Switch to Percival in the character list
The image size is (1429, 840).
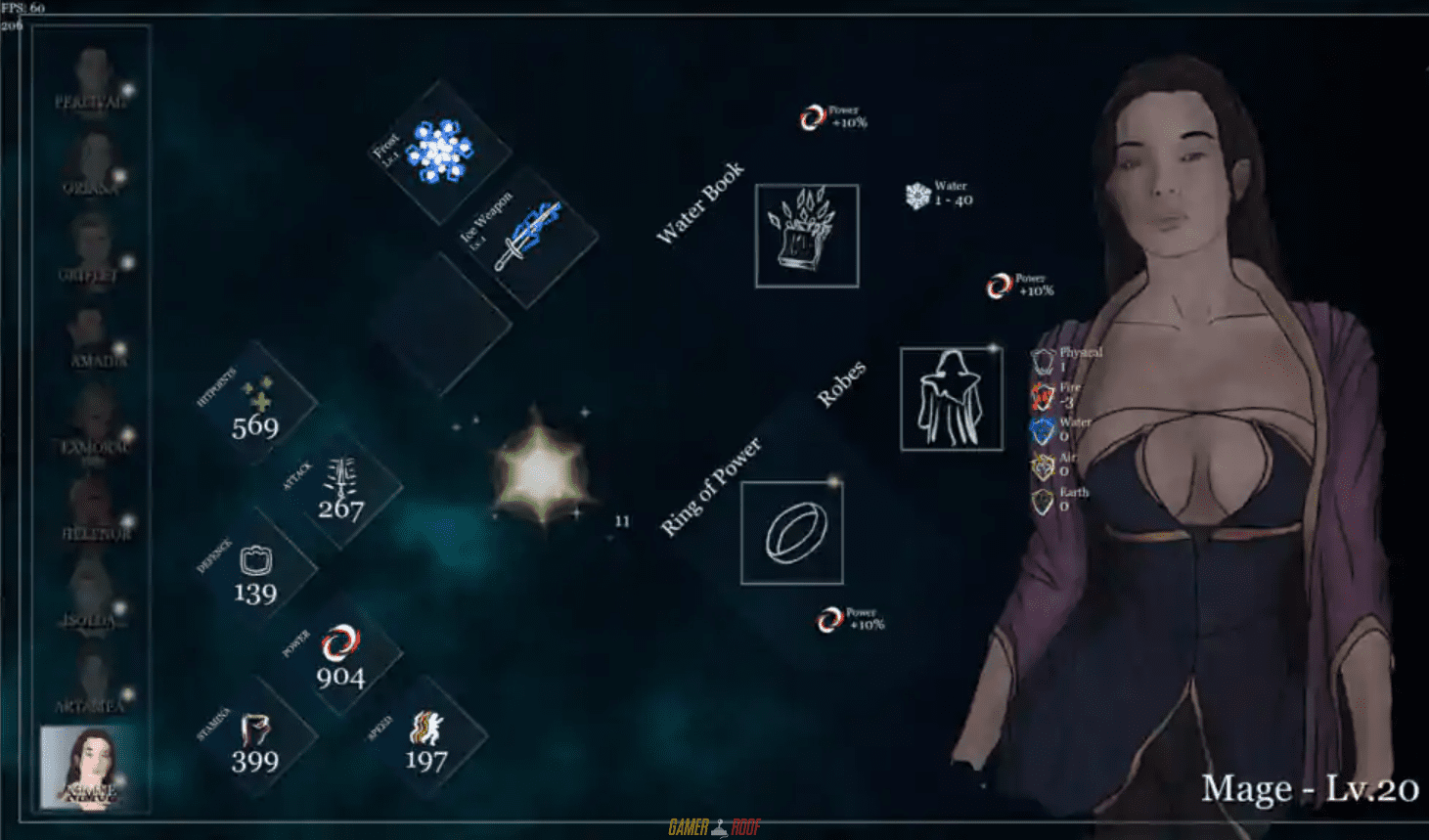[x=93, y=80]
